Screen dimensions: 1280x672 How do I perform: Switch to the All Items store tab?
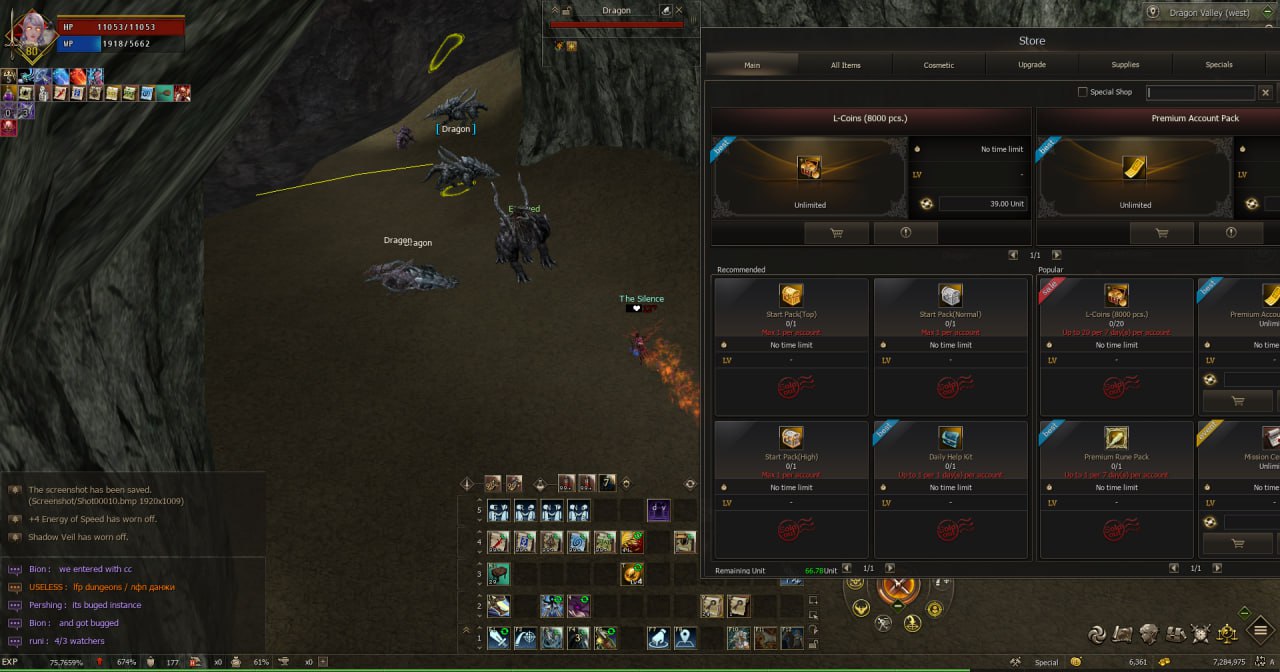pyautogui.click(x=845, y=65)
